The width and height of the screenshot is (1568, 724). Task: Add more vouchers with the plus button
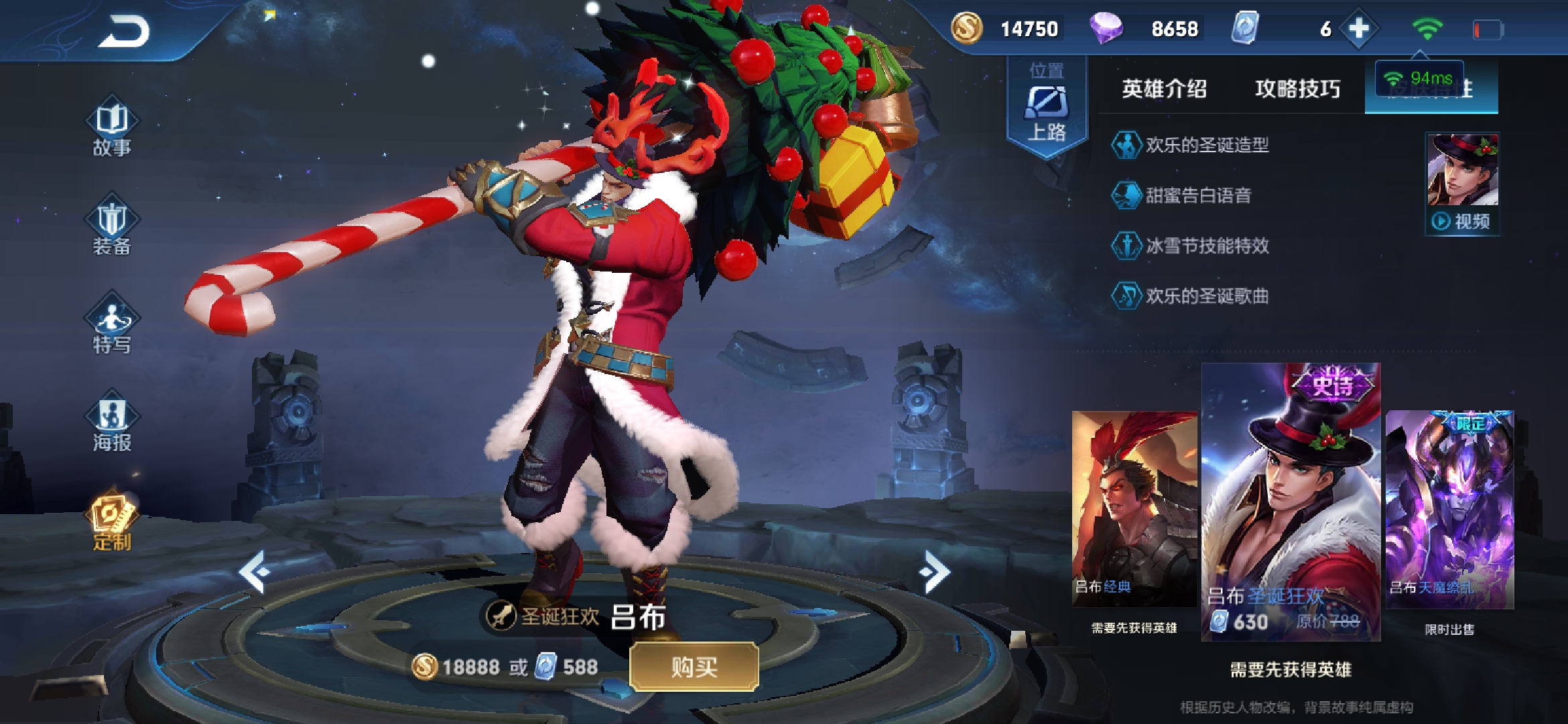click(x=1358, y=29)
